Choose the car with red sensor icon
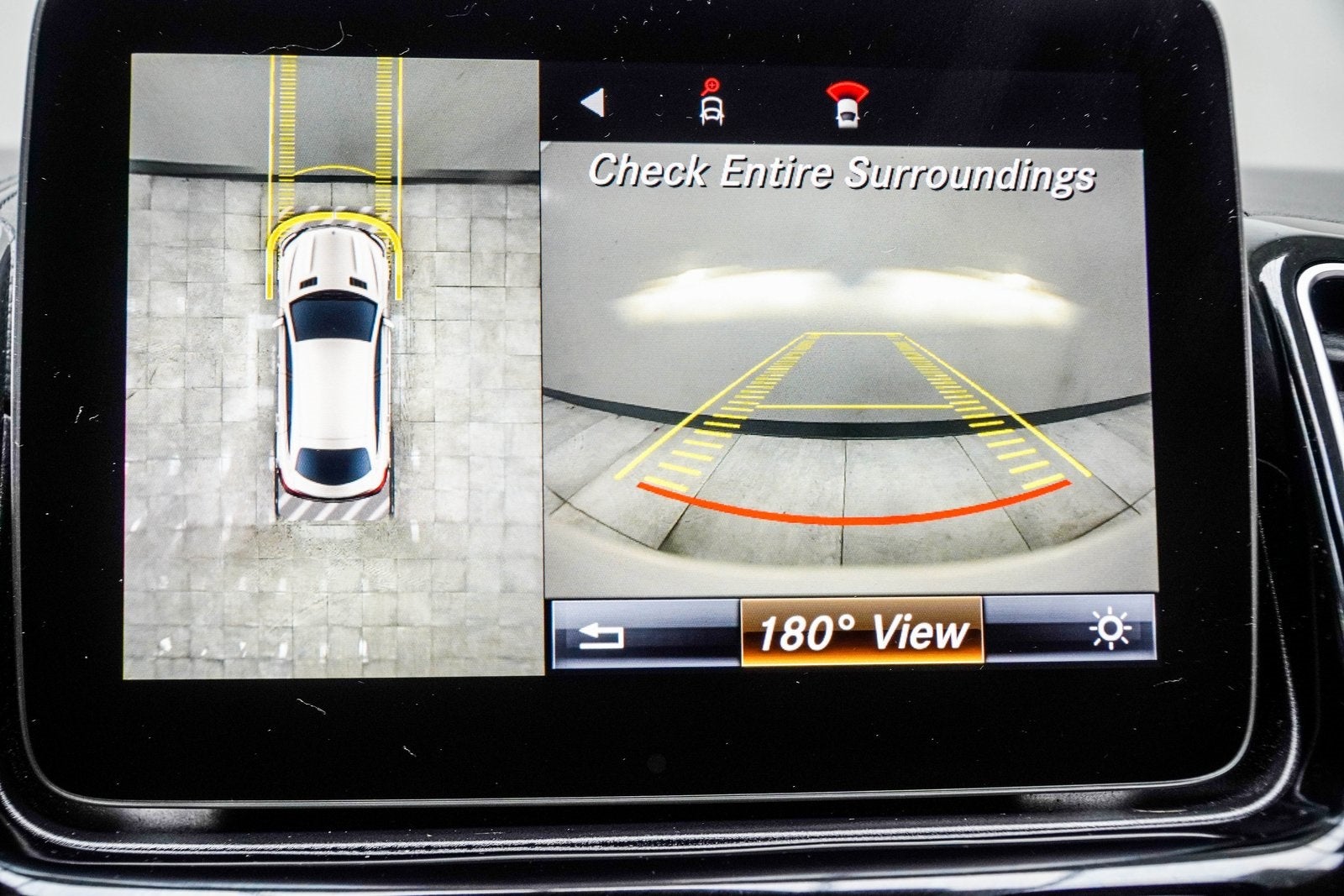Viewport: 1344px width, 896px height. pos(847,104)
